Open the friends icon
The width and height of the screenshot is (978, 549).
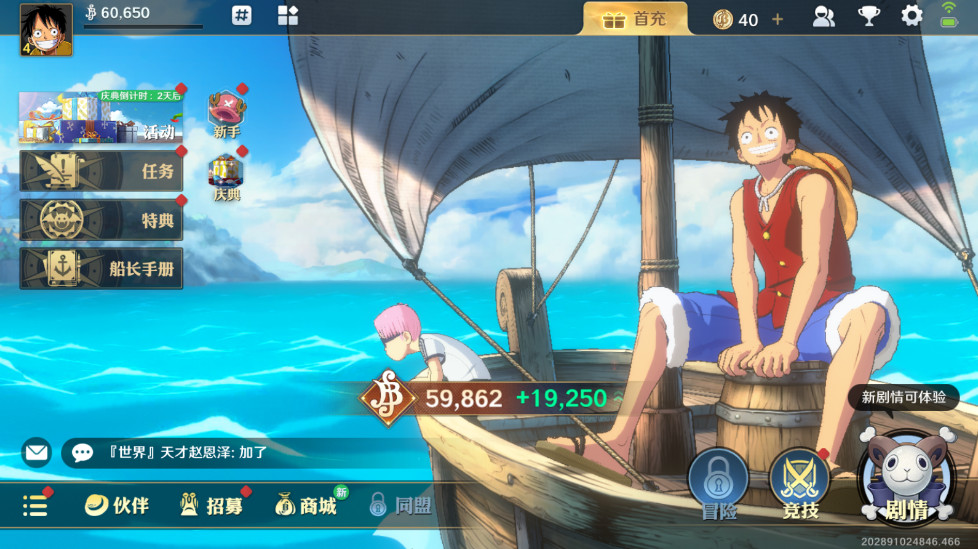point(824,16)
